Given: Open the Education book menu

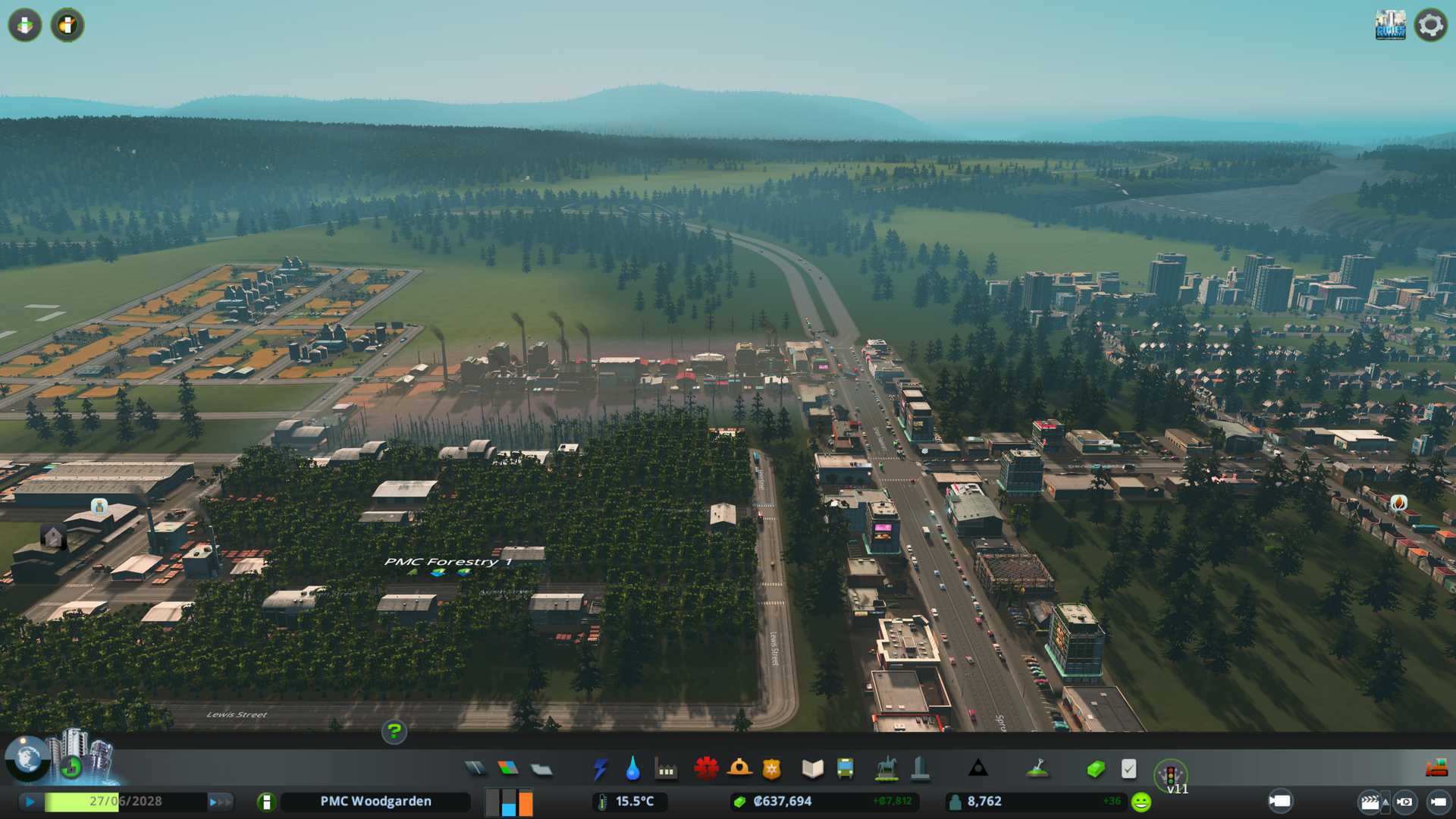Looking at the screenshot, I should (812, 769).
